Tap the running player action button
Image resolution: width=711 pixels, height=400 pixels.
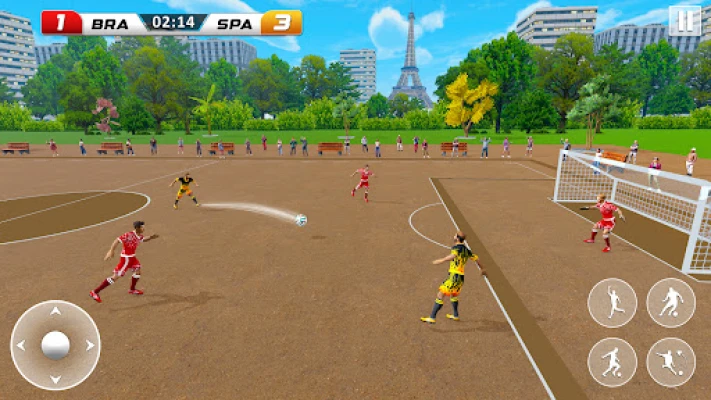[x=612, y=302]
